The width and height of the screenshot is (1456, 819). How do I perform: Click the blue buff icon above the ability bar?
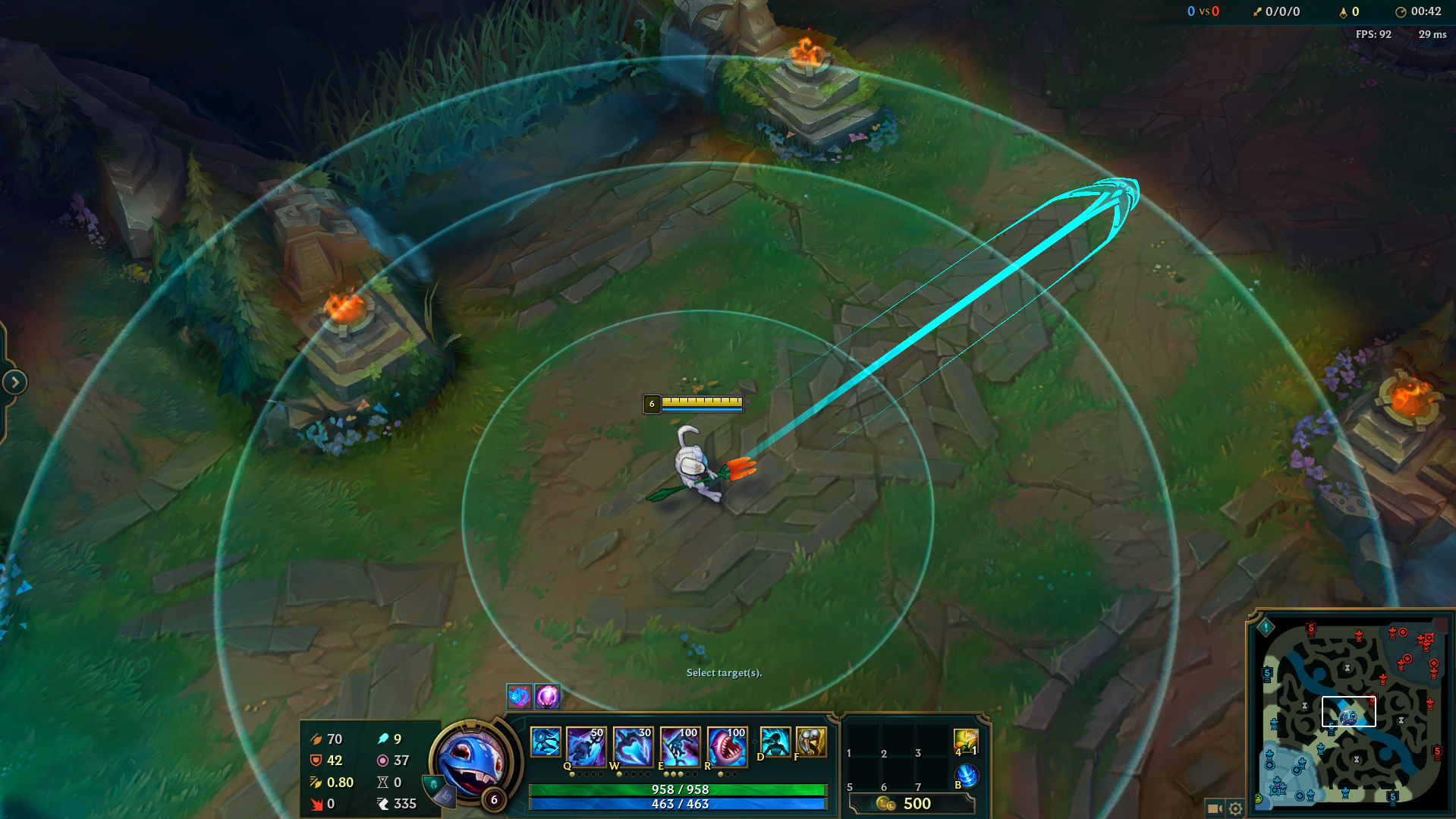pyautogui.click(x=517, y=696)
